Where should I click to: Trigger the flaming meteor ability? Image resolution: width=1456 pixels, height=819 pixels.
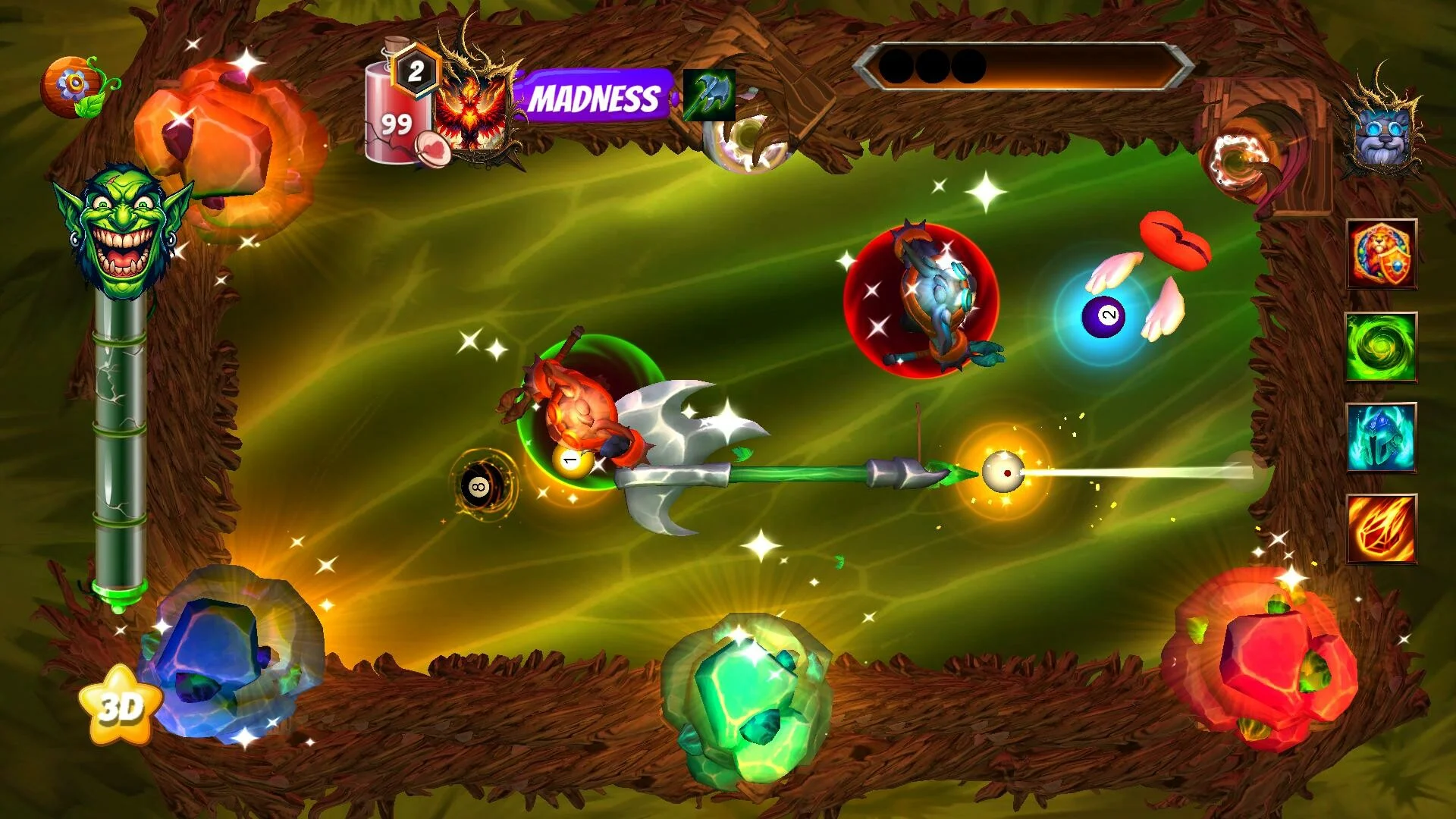(1381, 529)
